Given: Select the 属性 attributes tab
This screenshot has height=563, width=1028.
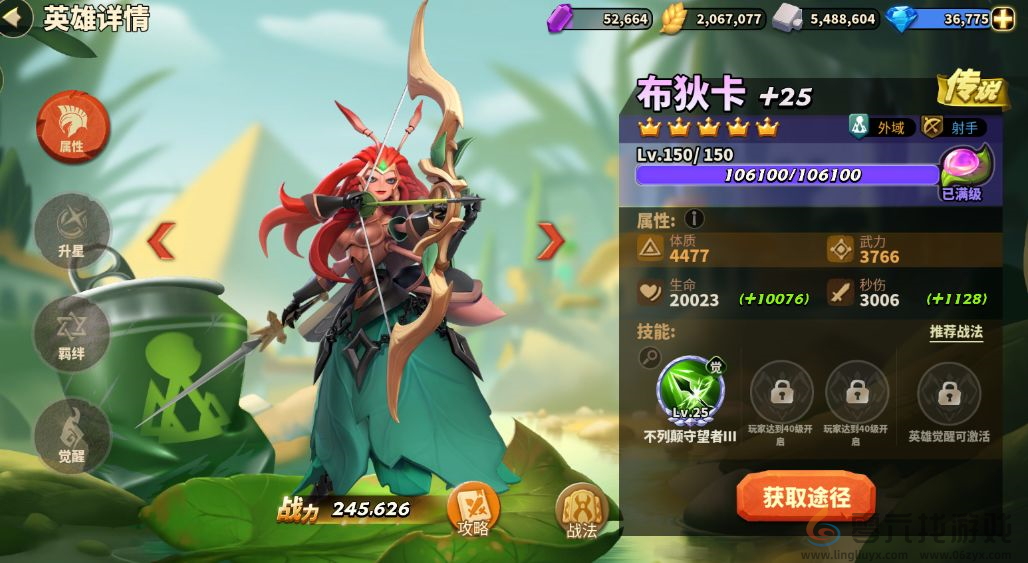Looking at the screenshot, I should tap(72, 127).
